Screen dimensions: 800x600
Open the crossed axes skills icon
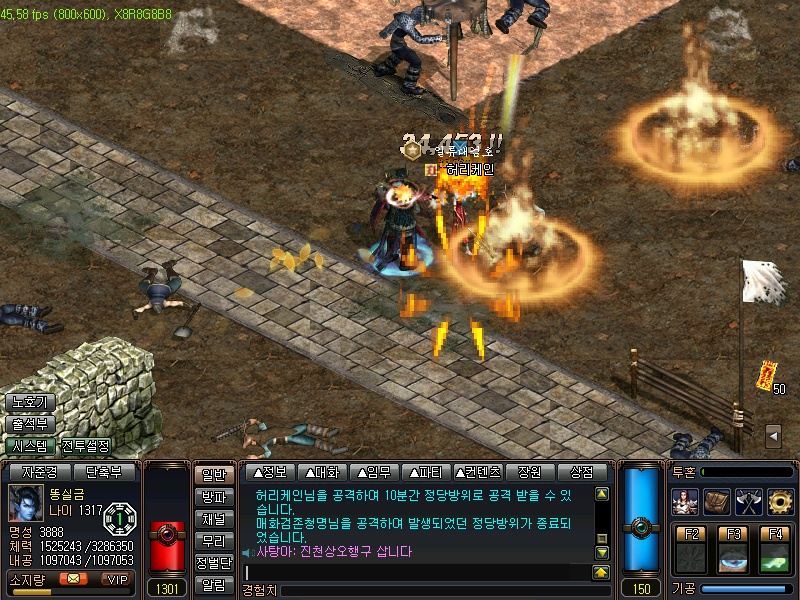point(748,500)
